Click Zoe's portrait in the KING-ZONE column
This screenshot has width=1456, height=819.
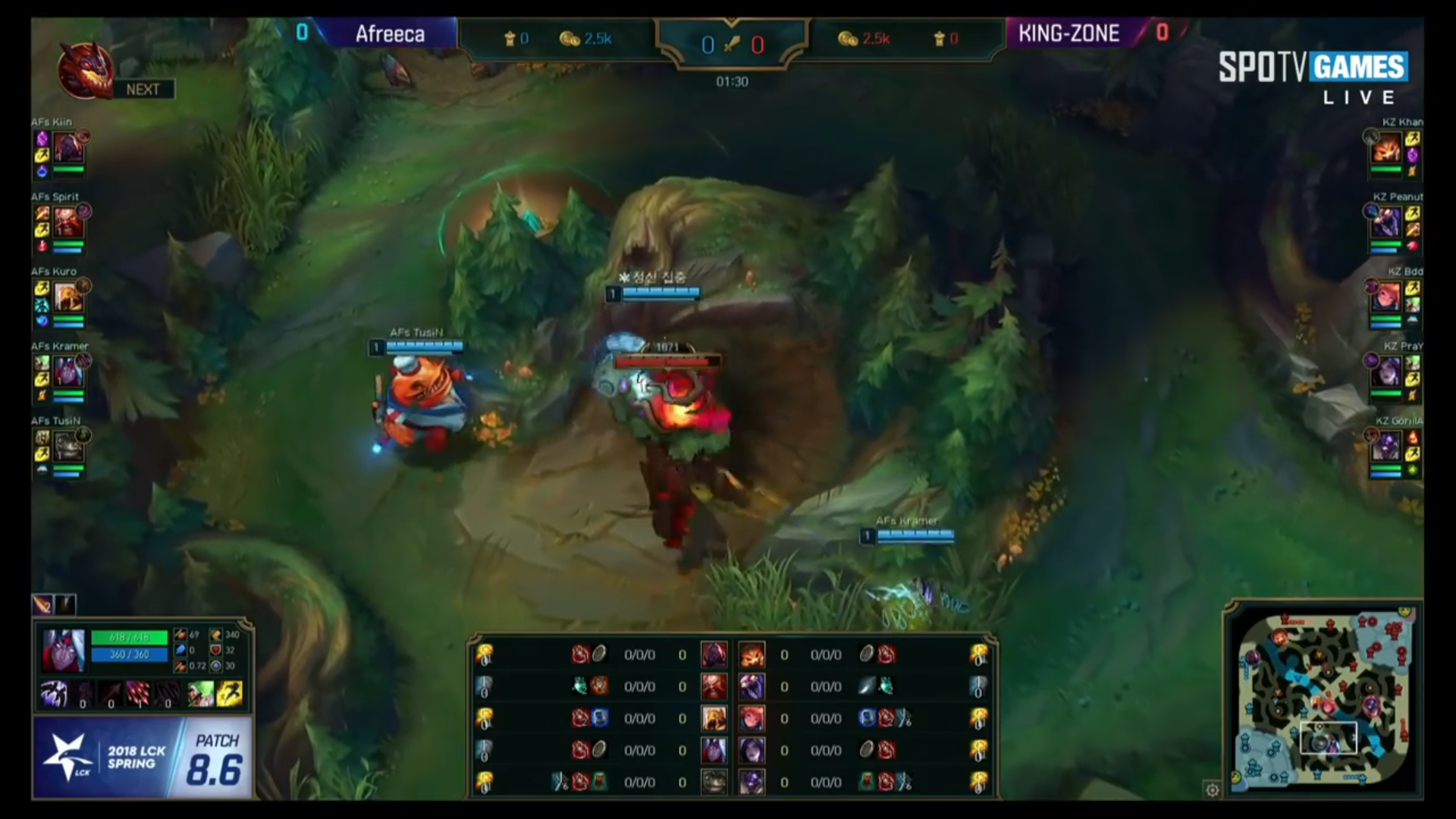click(752, 718)
